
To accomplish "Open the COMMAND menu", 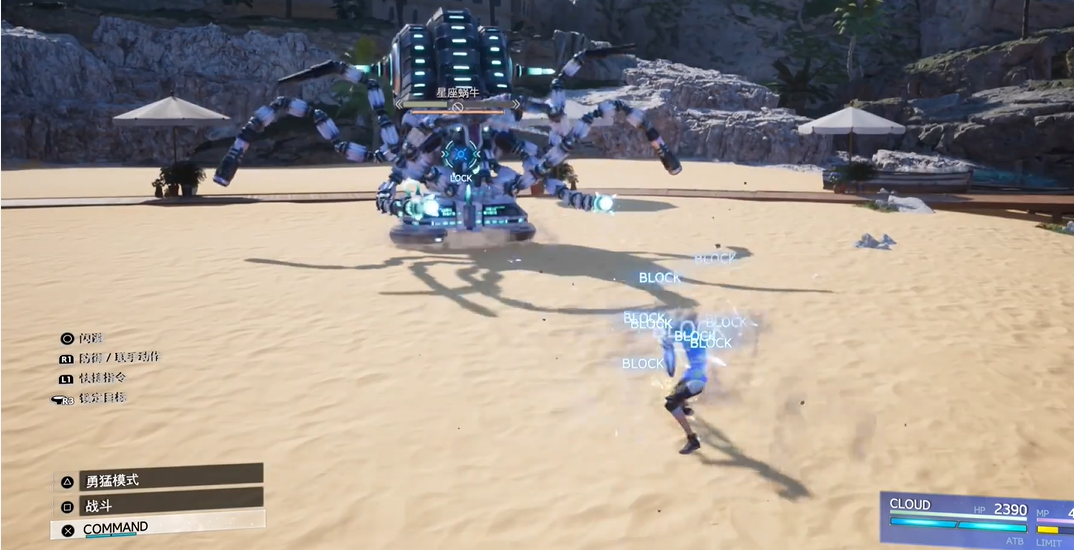I will (158, 528).
